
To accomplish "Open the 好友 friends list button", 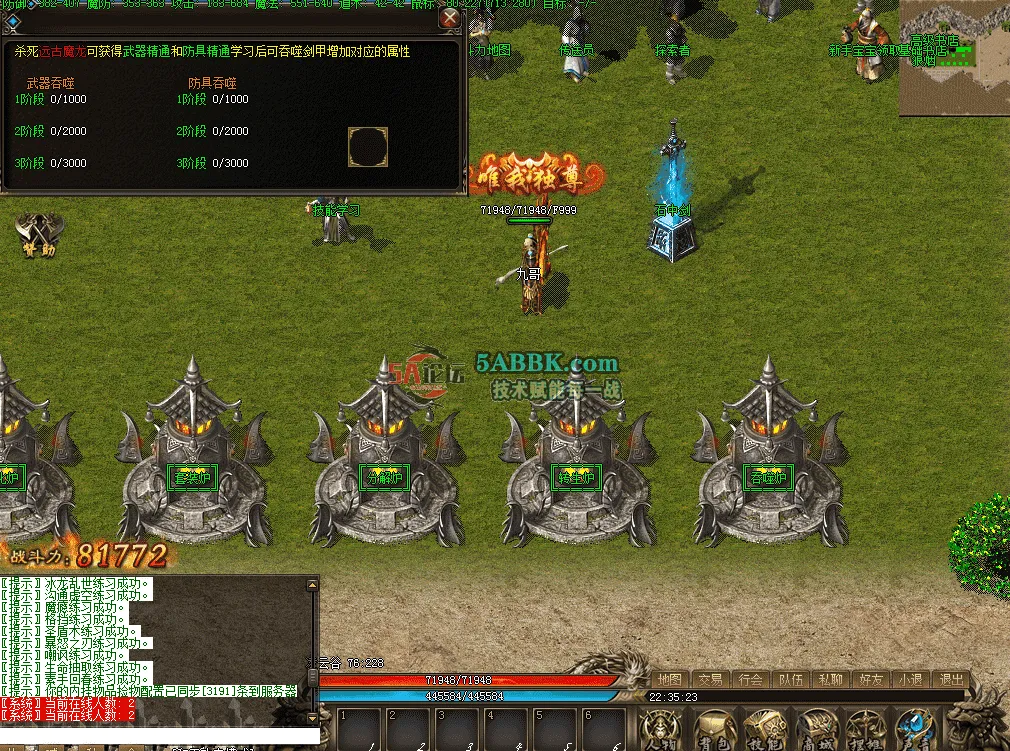I will pyautogui.click(x=870, y=680).
